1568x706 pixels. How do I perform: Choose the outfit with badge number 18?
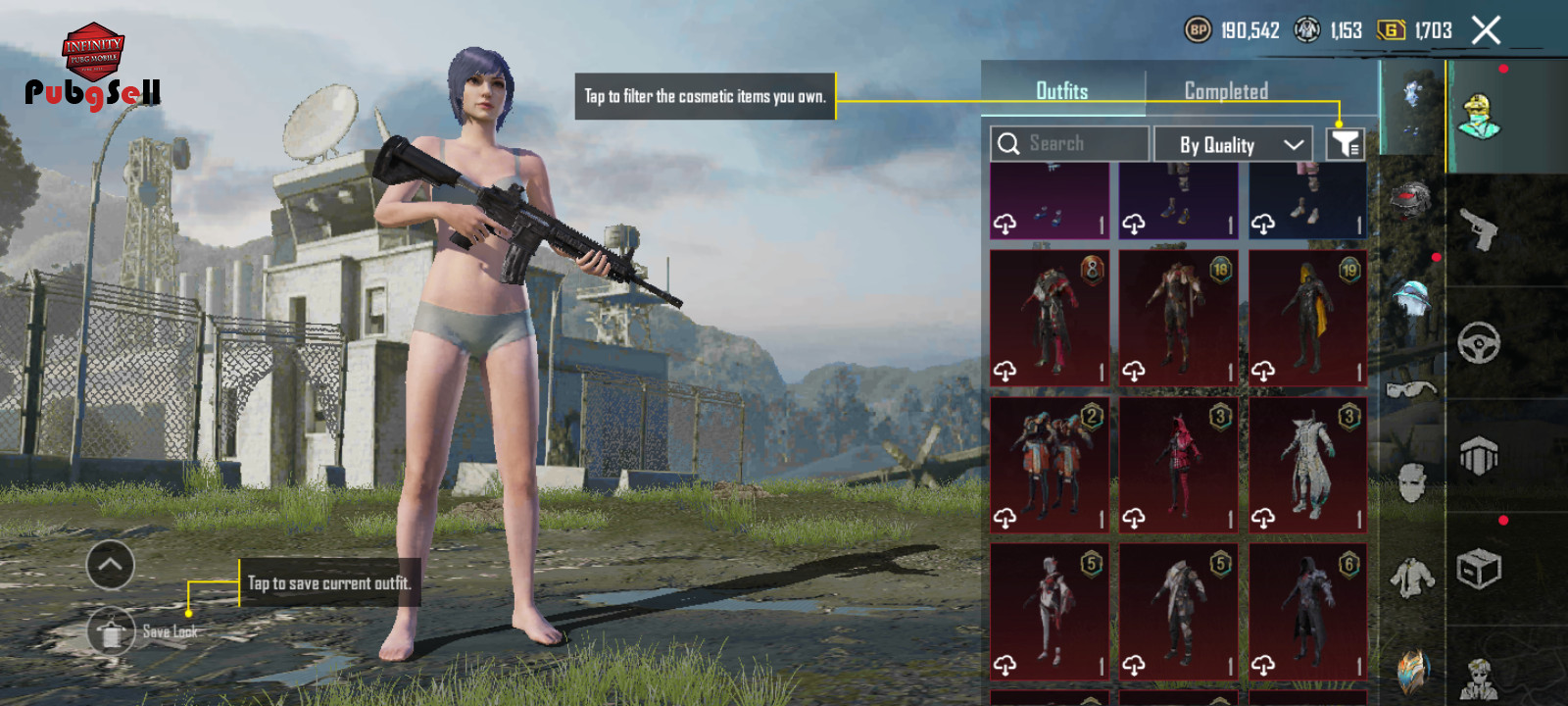click(1179, 318)
